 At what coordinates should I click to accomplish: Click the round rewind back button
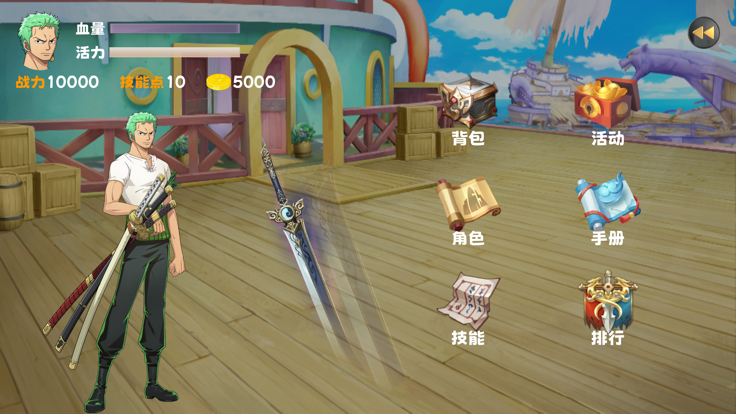704,33
